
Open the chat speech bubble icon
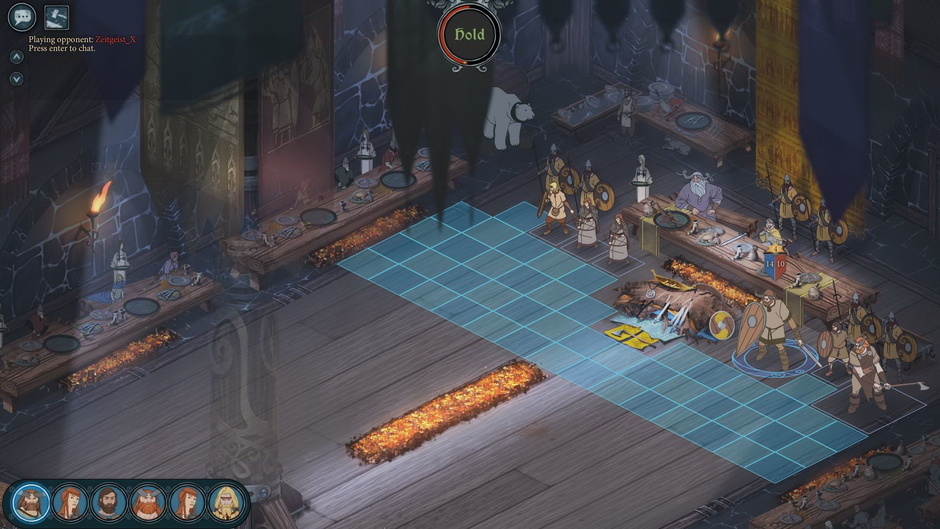coord(21,16)
